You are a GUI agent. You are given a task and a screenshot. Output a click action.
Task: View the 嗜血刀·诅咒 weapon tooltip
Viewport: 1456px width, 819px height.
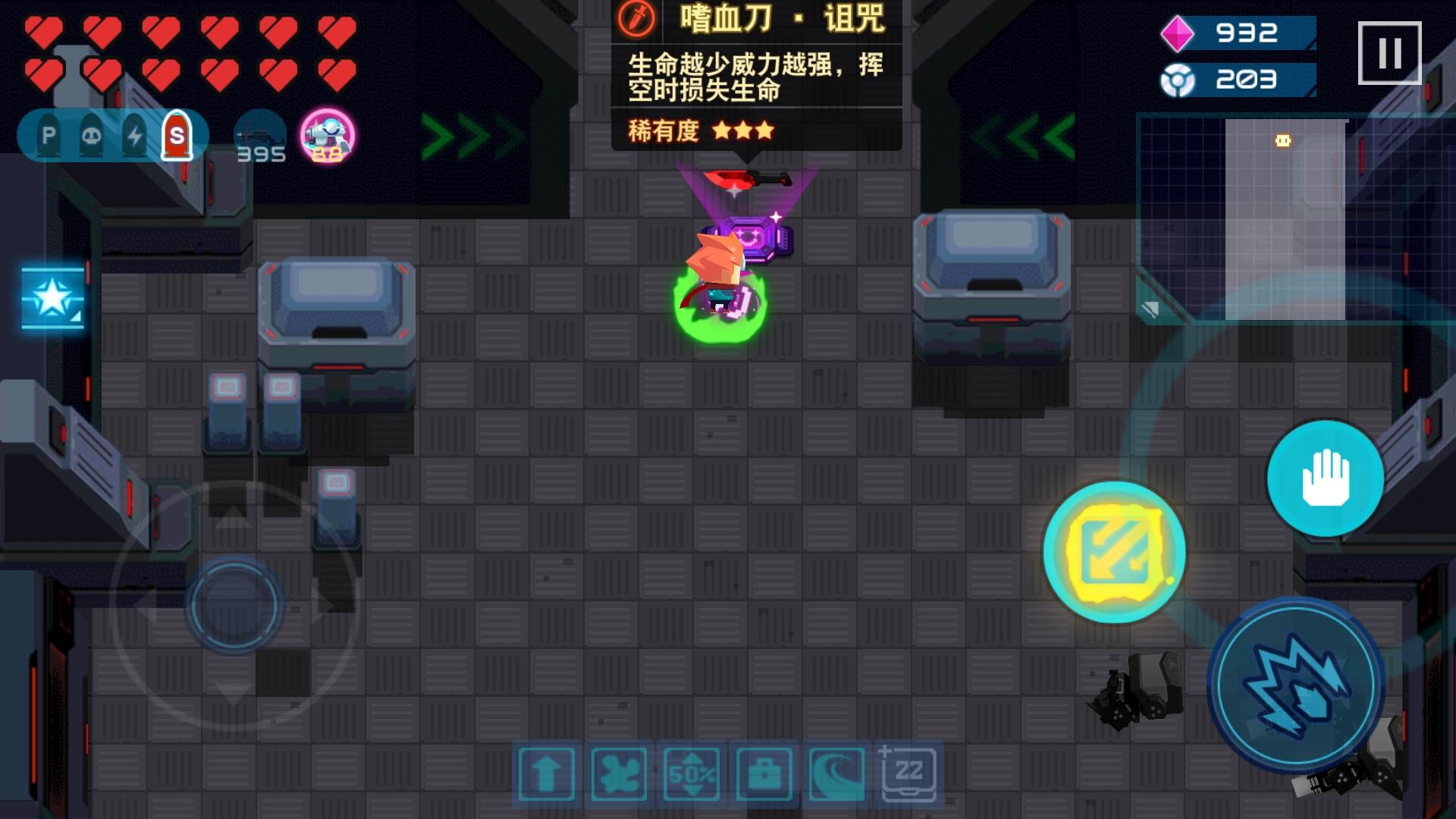pos(758,76)
